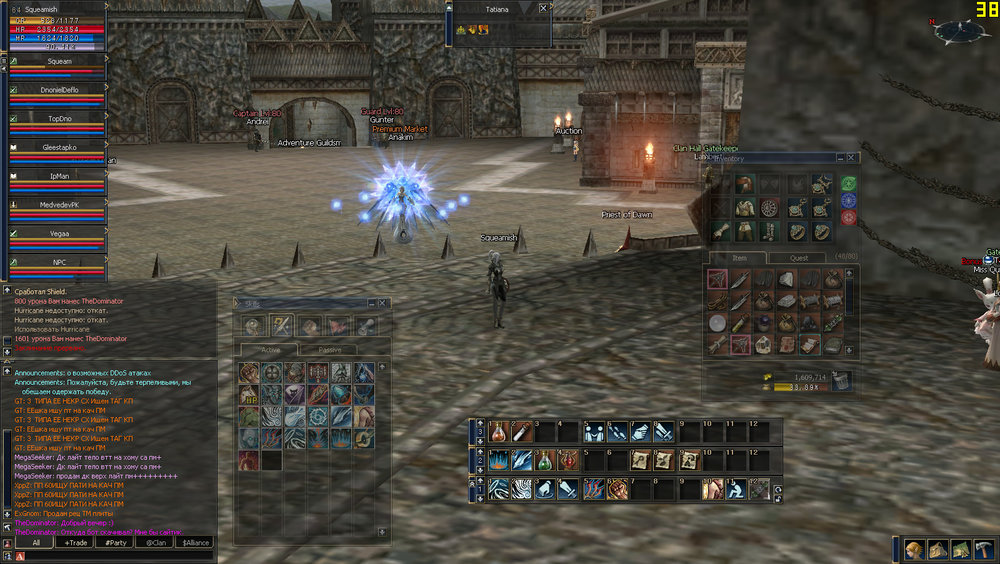This screenshot has height=564, width=1000.
Task: Close the Tatiana target window
Action: pos(543,8)
